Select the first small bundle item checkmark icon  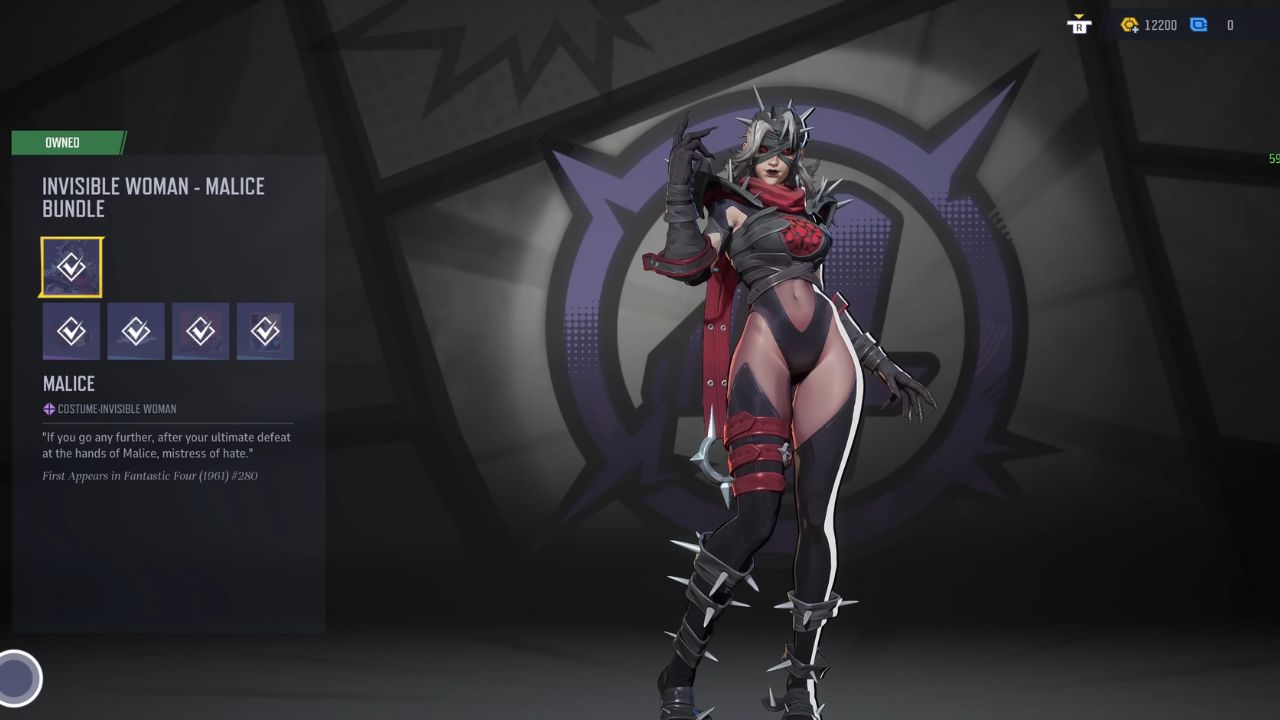[71, 331]
